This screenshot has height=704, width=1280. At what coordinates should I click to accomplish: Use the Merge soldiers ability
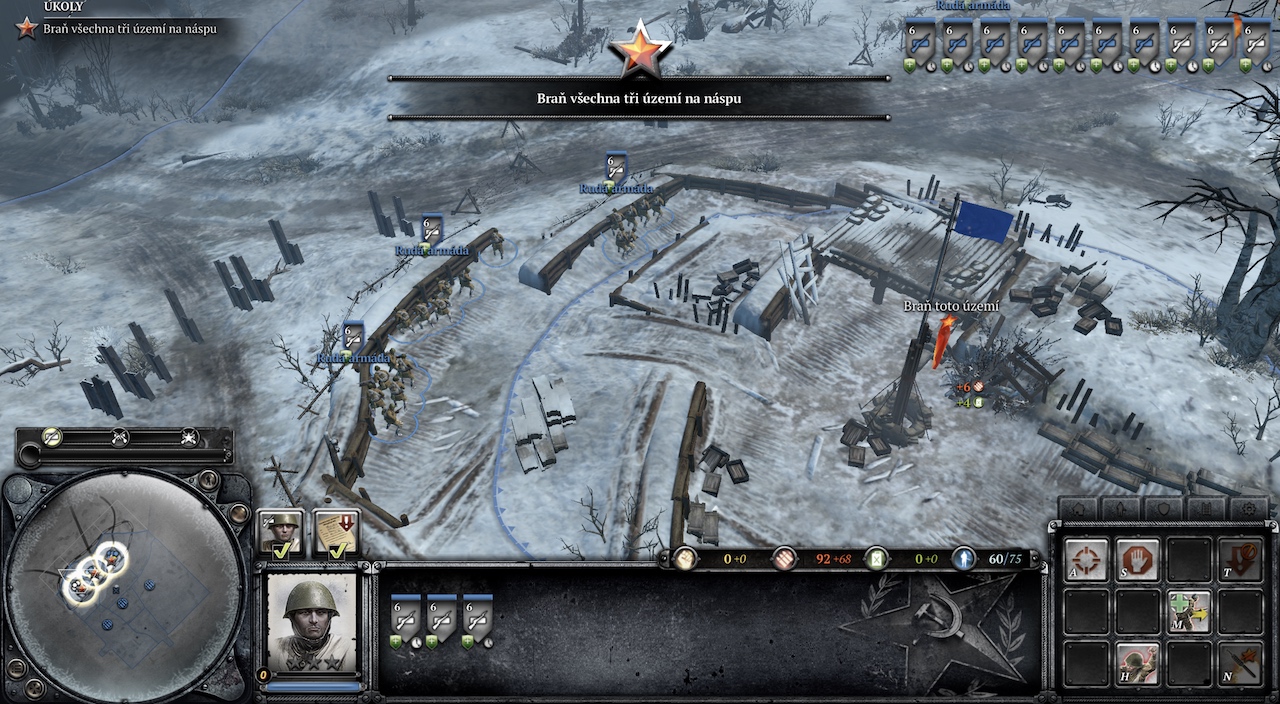pyautogui.click(x=1189, y=611)
